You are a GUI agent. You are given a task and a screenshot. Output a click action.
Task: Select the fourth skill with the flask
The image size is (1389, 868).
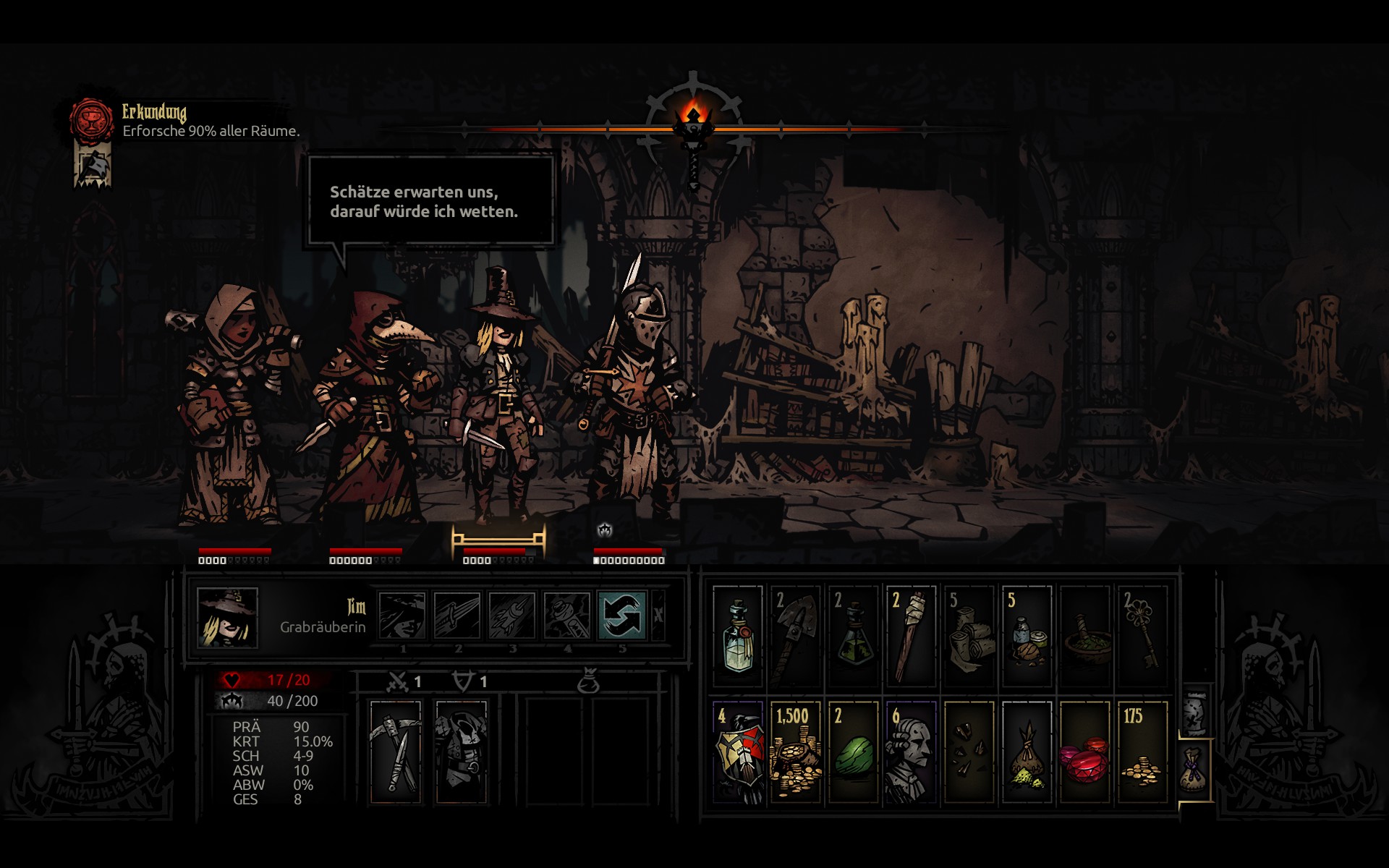[566, 616]
